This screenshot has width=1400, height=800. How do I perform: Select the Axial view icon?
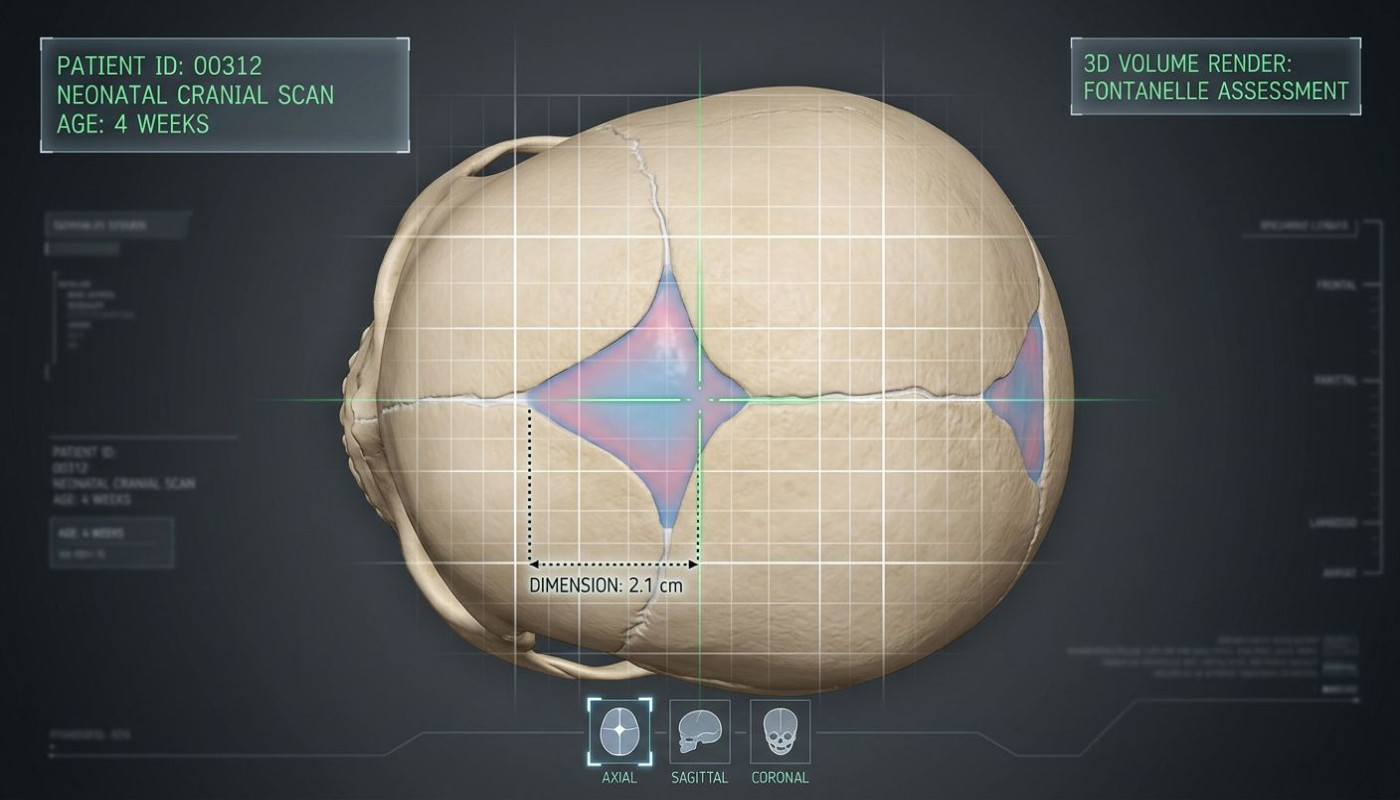pyautogui.click(x=619, y=731)
